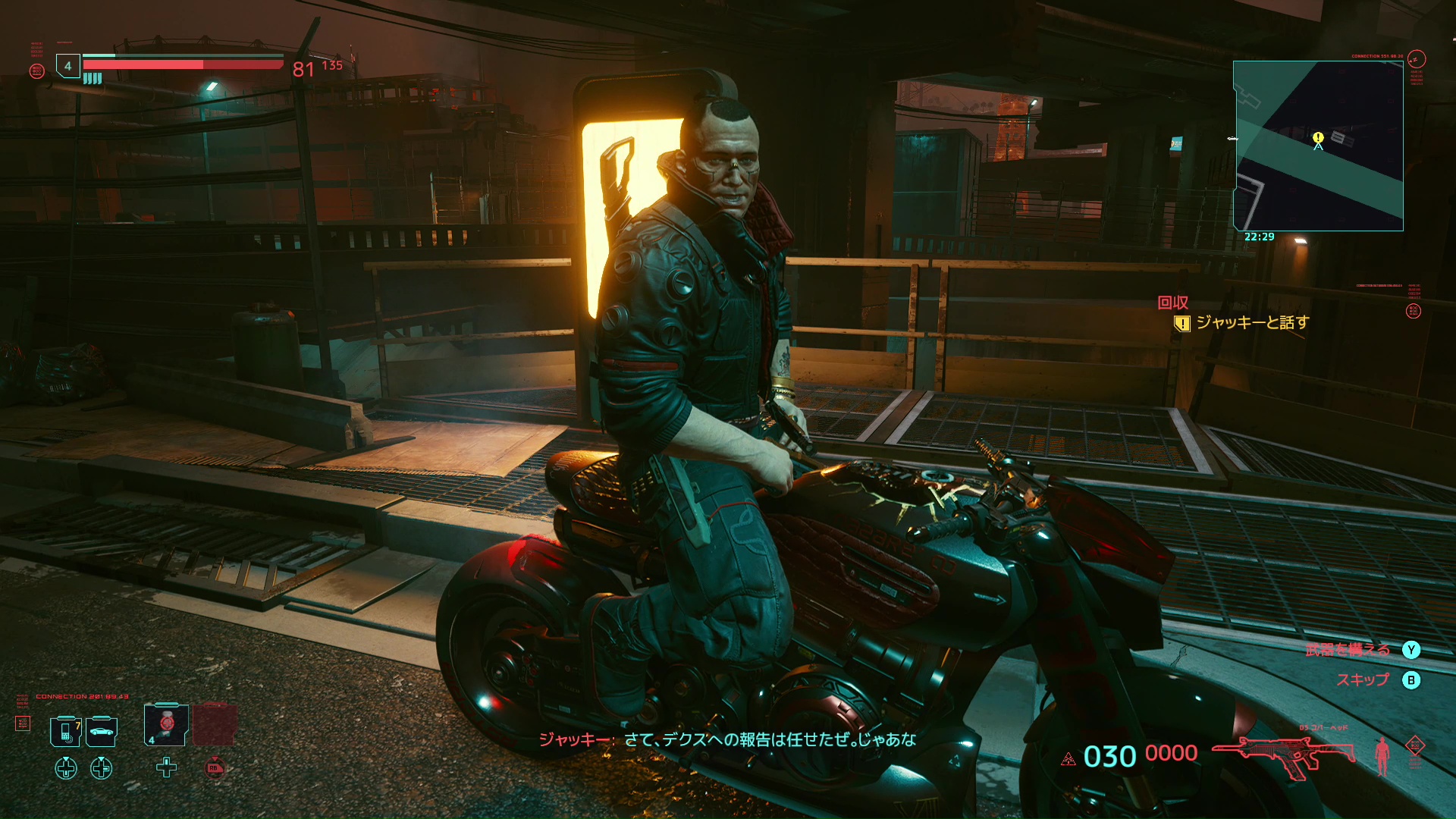Click the yellow quest marker on the minimap

click(1318, 137)
